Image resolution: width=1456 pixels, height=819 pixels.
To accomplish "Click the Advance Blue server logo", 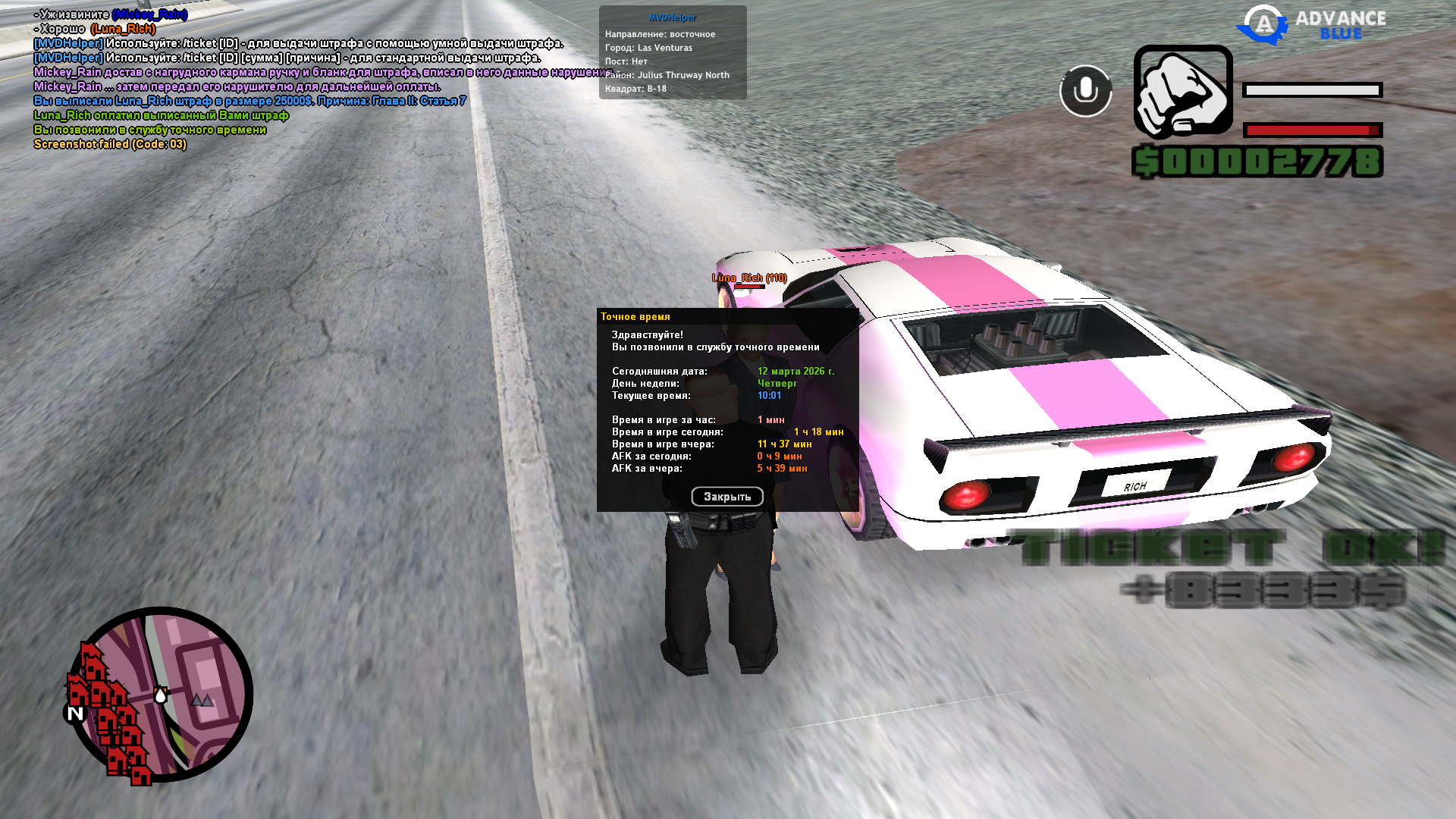I will point(1311,25).
